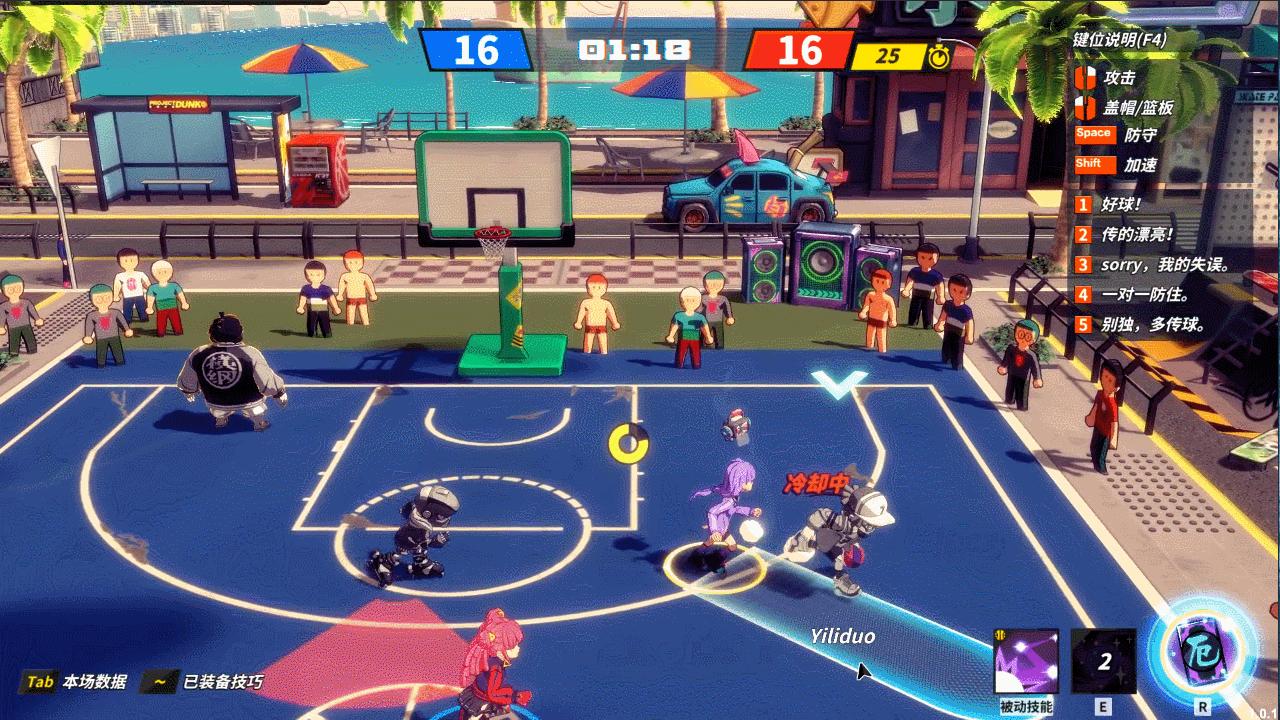The height and width of the screenshot is (720, 1280).
Task: Activate the E skill slot showing cooldown 2
Action: (x=1104, y=661)
